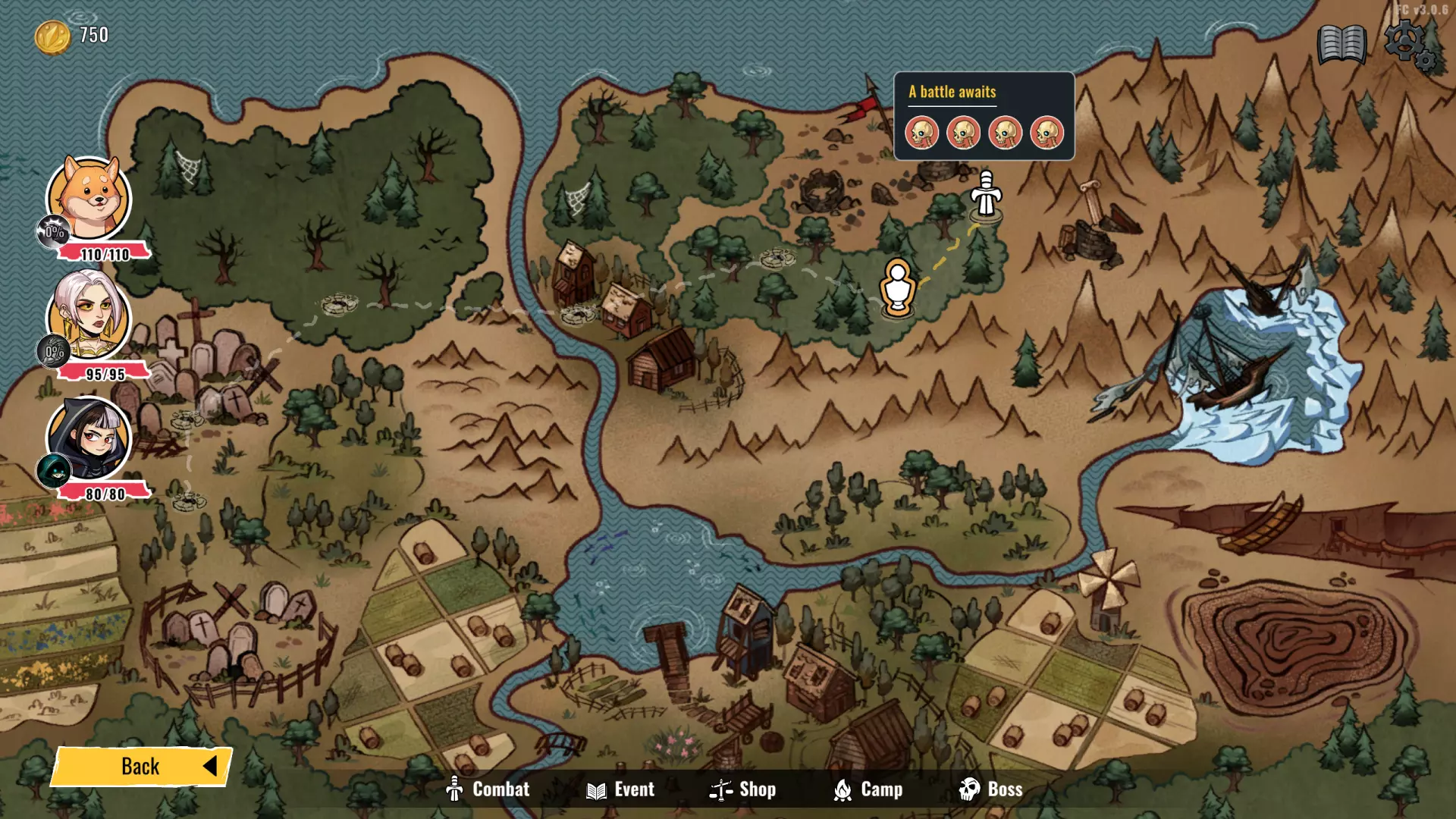Select the sword combat node on map
Image resolution: width=1456 pixels, height=819 pixels.
(x=986, y=194)
